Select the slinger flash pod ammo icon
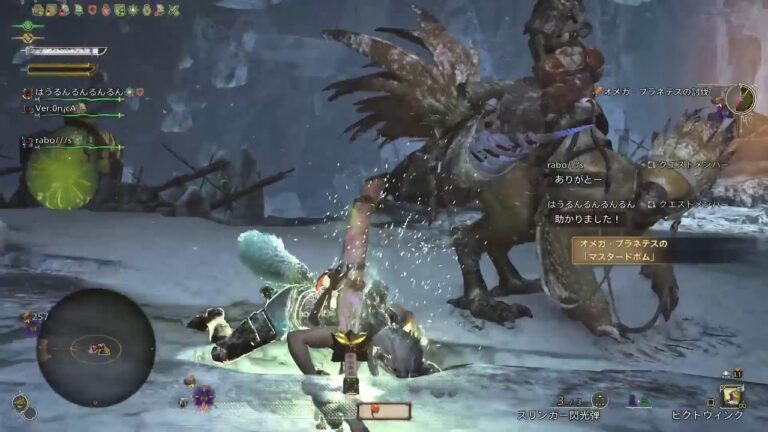The image size is (768, 432). [x=598, y=399]
